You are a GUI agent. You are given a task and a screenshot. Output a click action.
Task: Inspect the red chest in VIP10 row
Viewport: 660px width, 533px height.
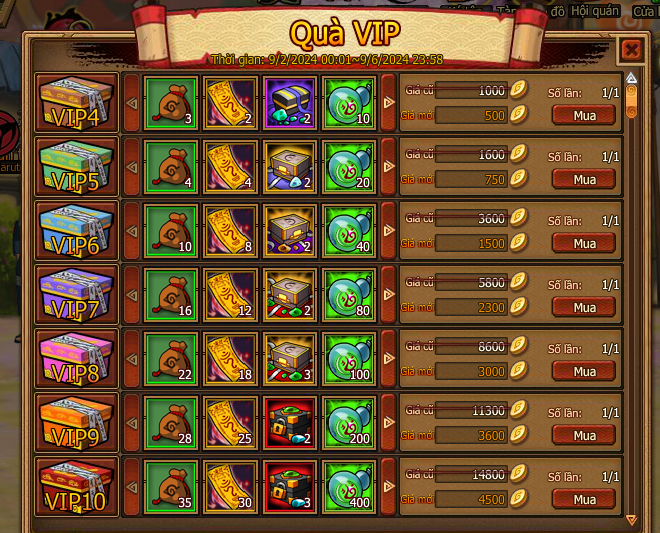290,486
